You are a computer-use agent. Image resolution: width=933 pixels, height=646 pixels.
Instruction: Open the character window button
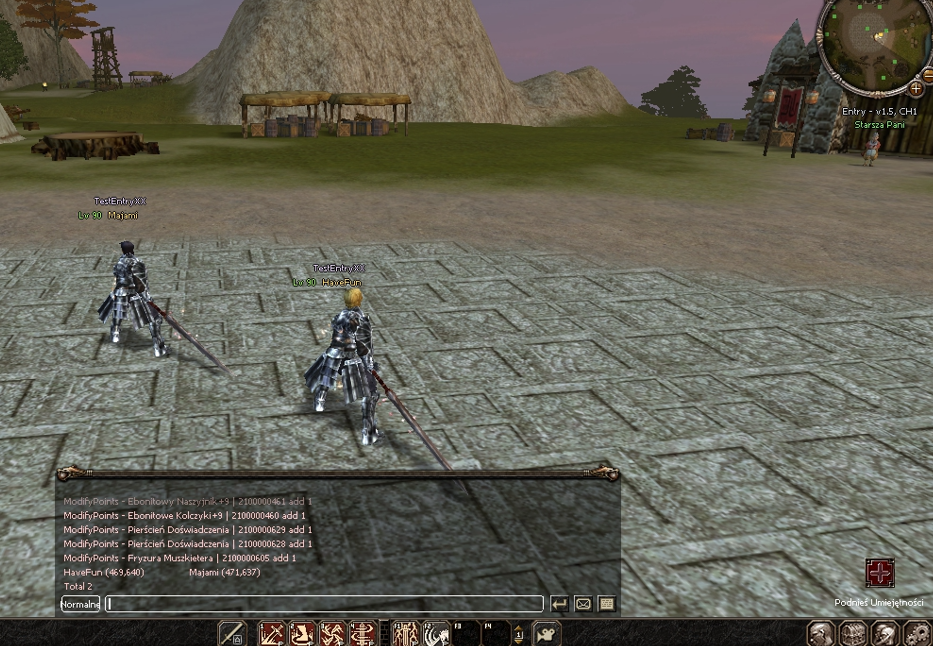click(x=821, y=633)
